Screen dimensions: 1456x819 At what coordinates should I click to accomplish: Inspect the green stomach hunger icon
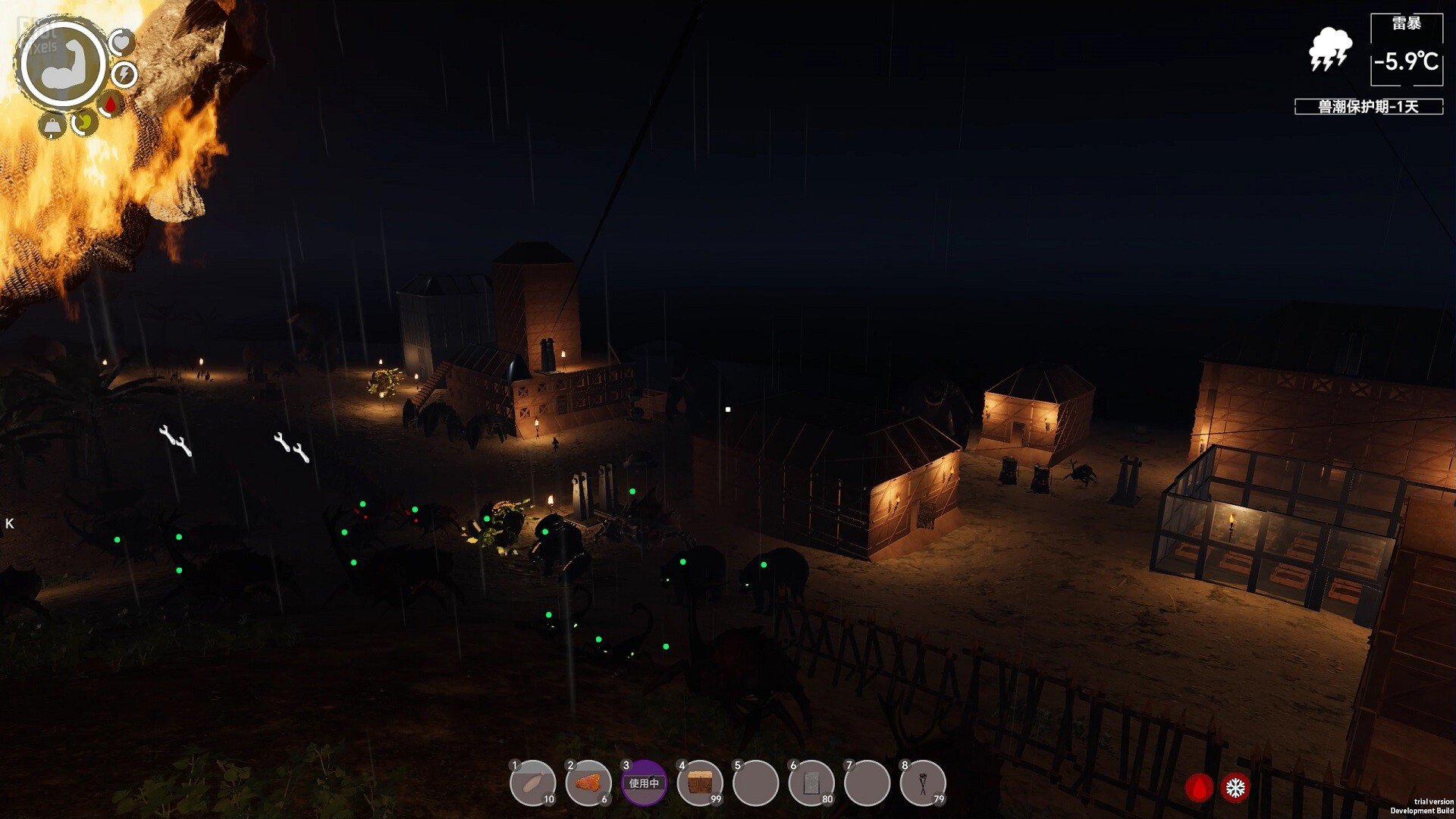pos(83,121)
